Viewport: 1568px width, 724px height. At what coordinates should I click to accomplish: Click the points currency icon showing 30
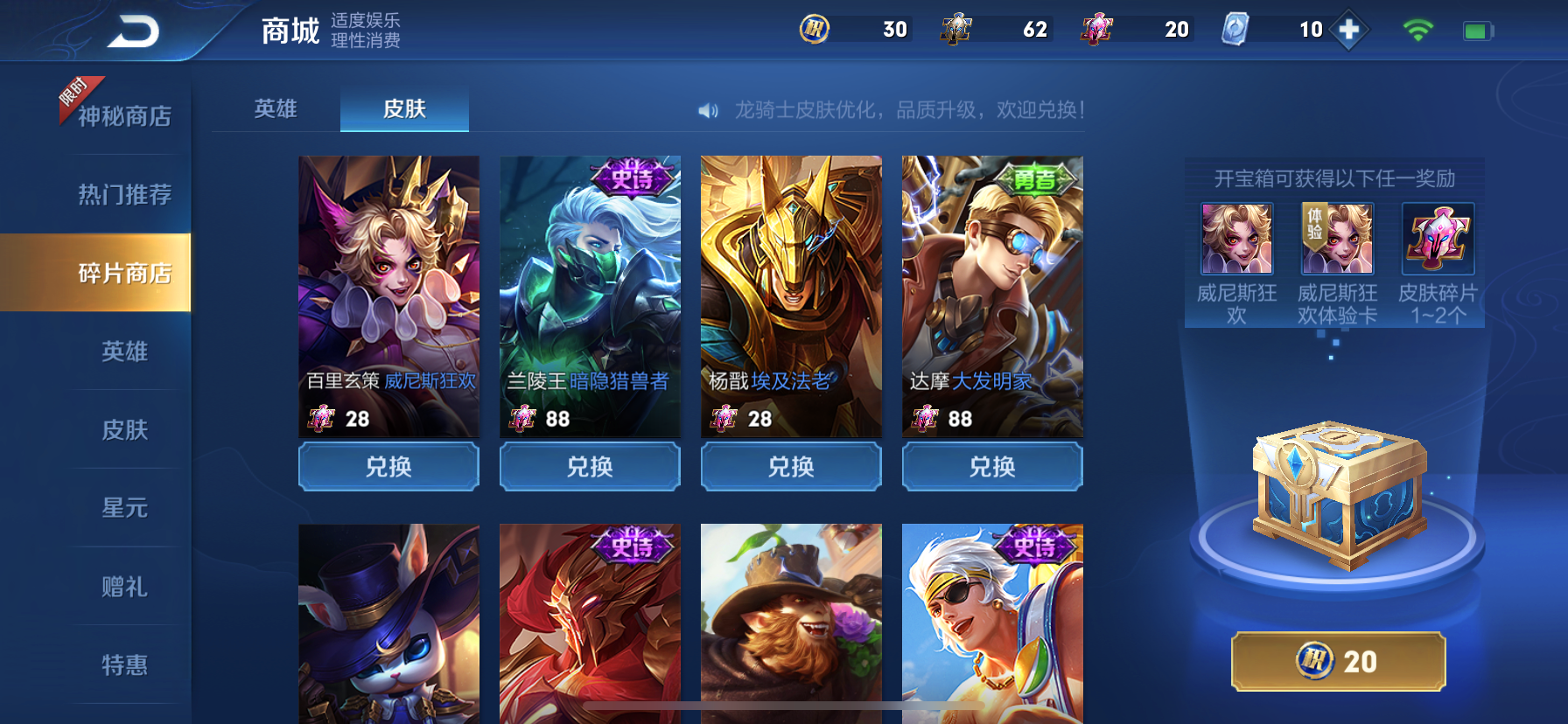tap(813, 29)
